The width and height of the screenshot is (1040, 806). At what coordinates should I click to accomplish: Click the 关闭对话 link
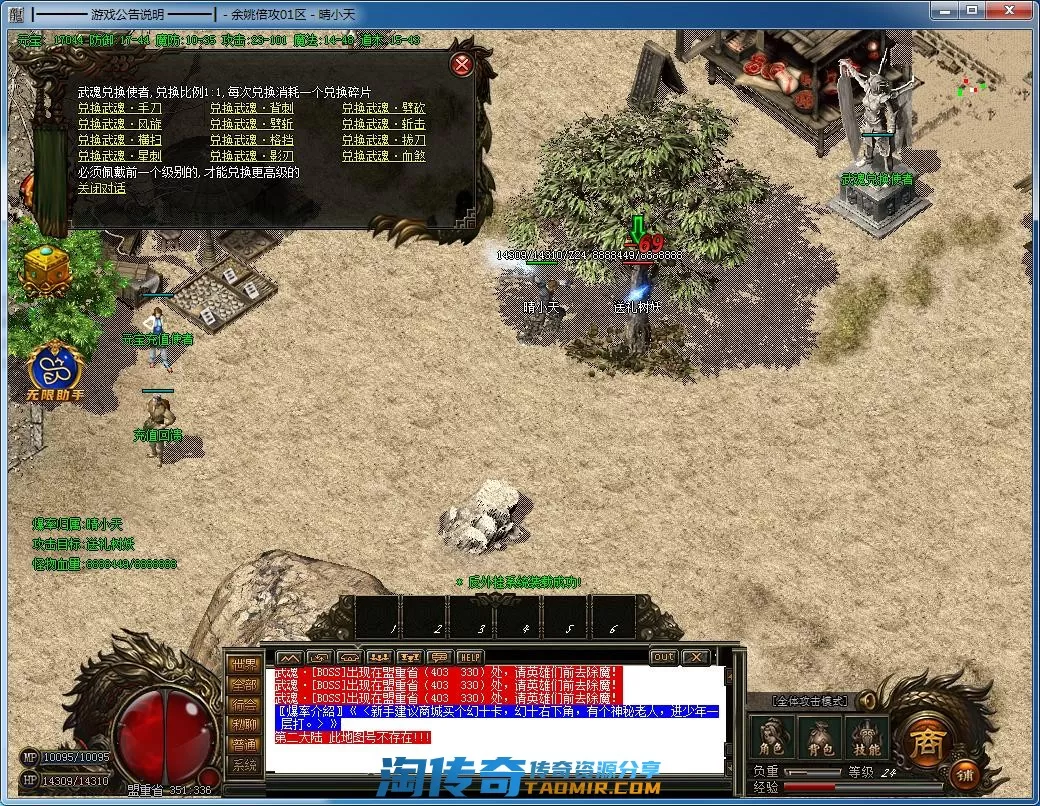click(x=102, y=188)
